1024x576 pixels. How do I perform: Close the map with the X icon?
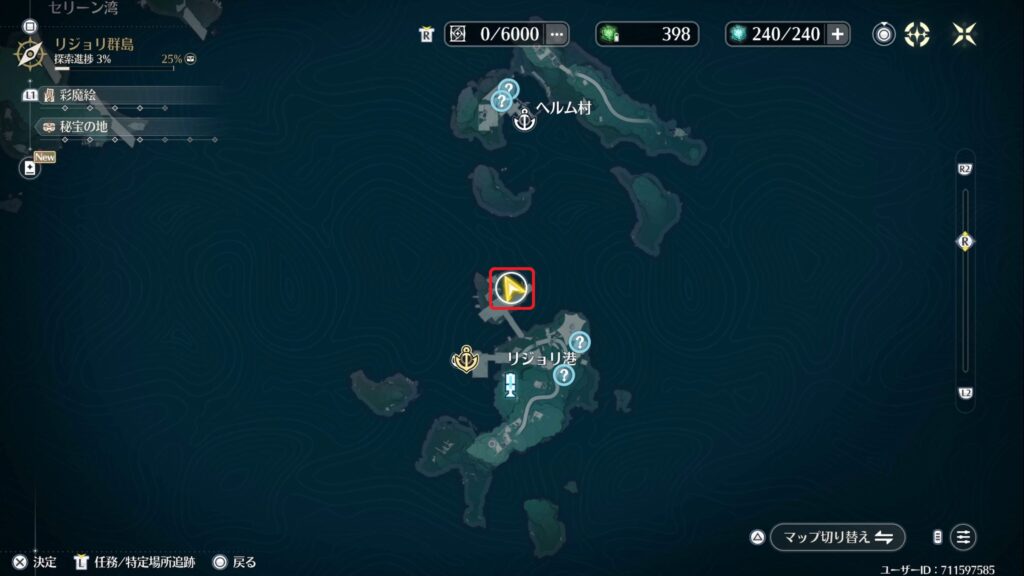(965, 34)
